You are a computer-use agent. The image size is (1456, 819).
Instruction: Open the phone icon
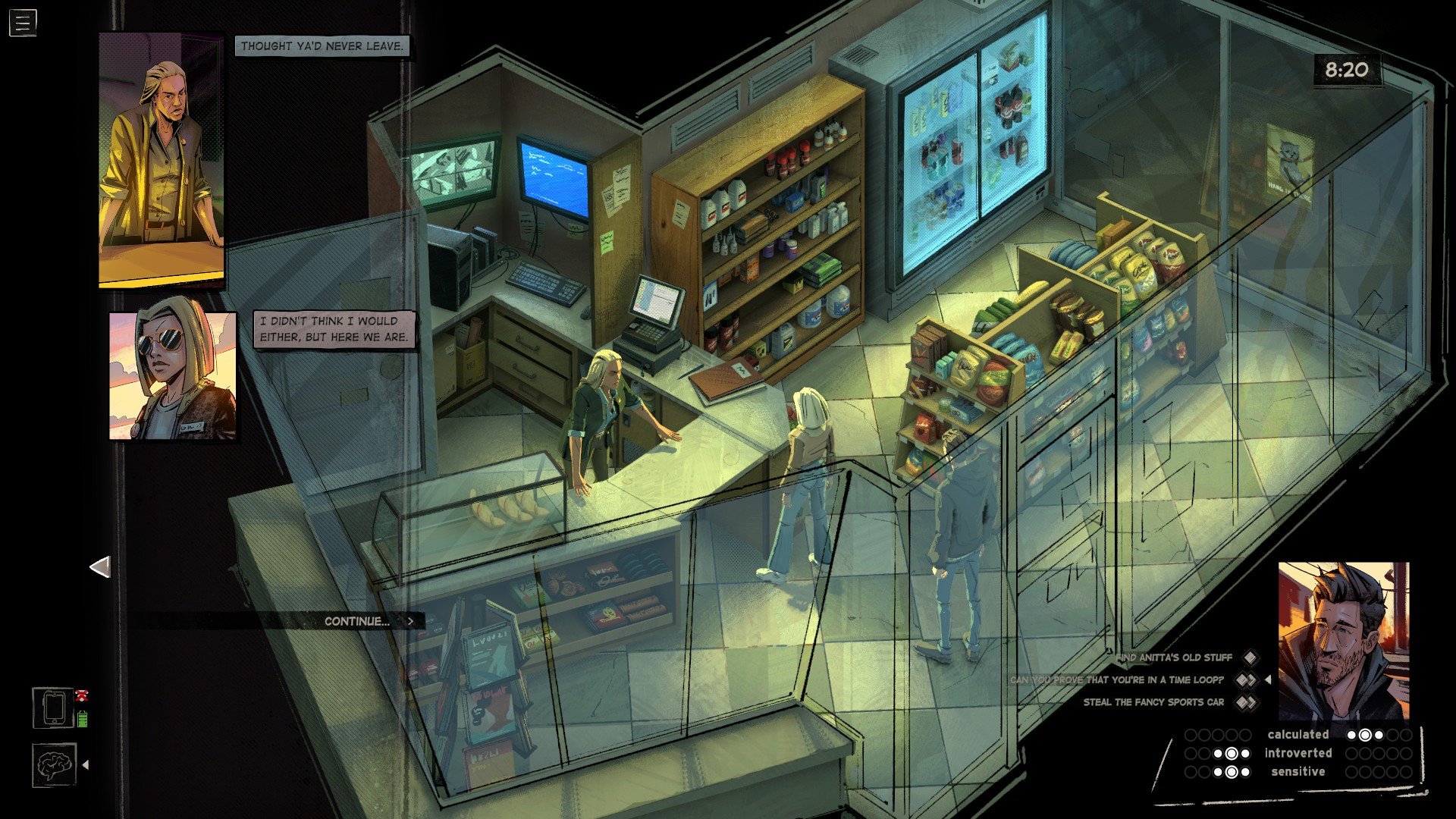click(54, 708)
